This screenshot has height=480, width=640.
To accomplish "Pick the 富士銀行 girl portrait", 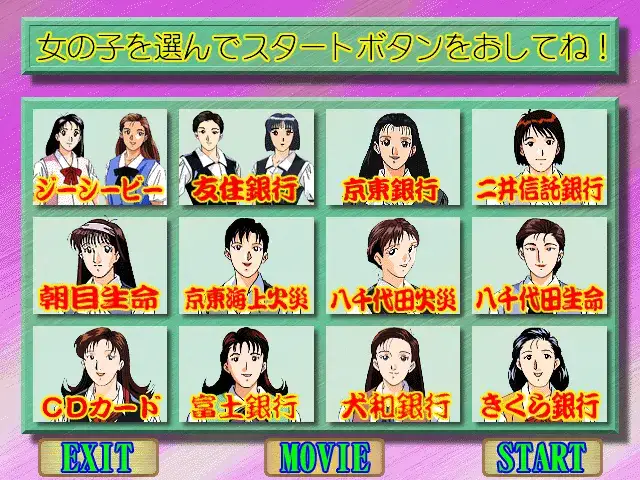I will pyautogui.click(x=246, y=374).
